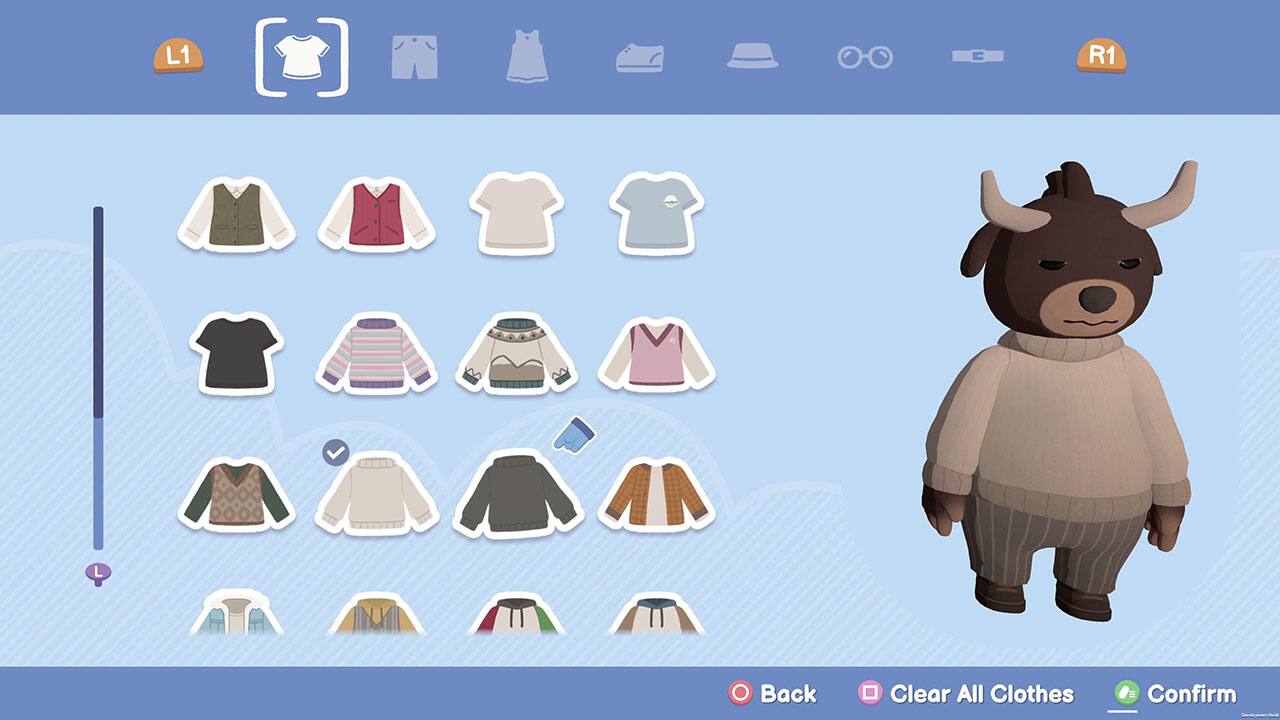Click the currently selected shirt category icon
The height and width of the screenshot is (720, 1280).
(x=302, y=55)
